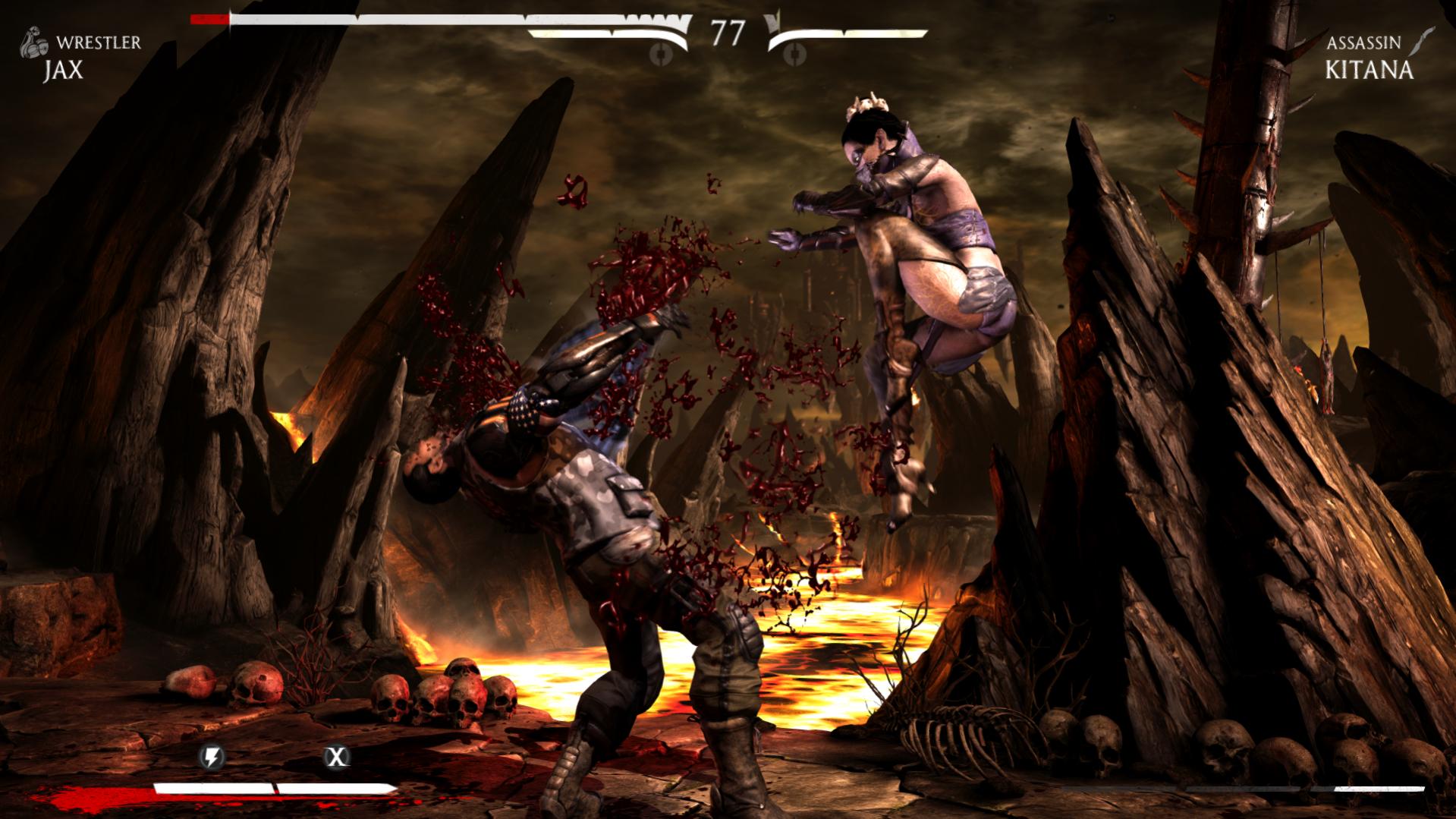Click the lightning bolt enhanced-move icon
Image resolution: width=1456 pixels, height=819 pixels.
tap(211, 756)
